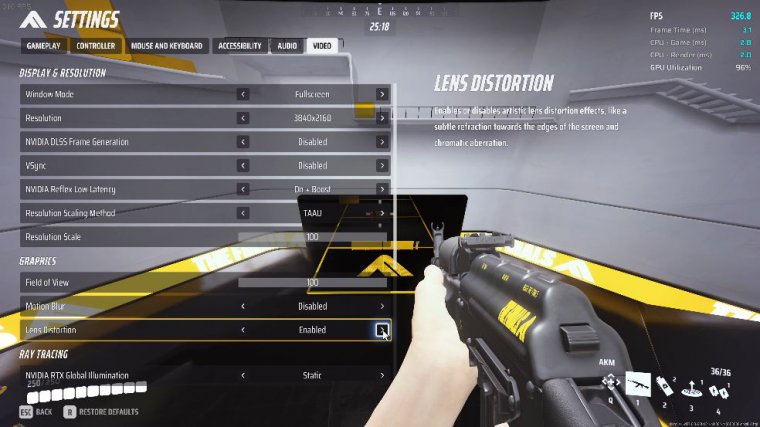Viewport: 760px width, 427px height.
Task: Show the Audio settings tab
Action: pos(287,46)
